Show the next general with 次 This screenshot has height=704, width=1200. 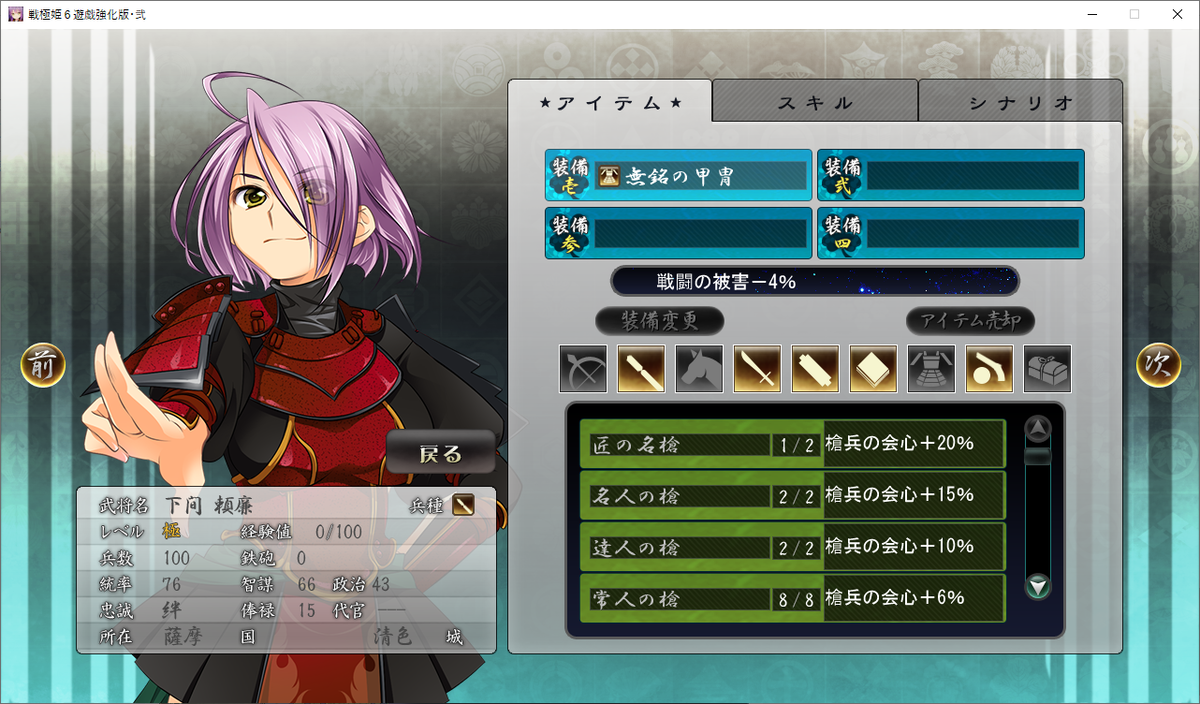tap(1158, 366)
